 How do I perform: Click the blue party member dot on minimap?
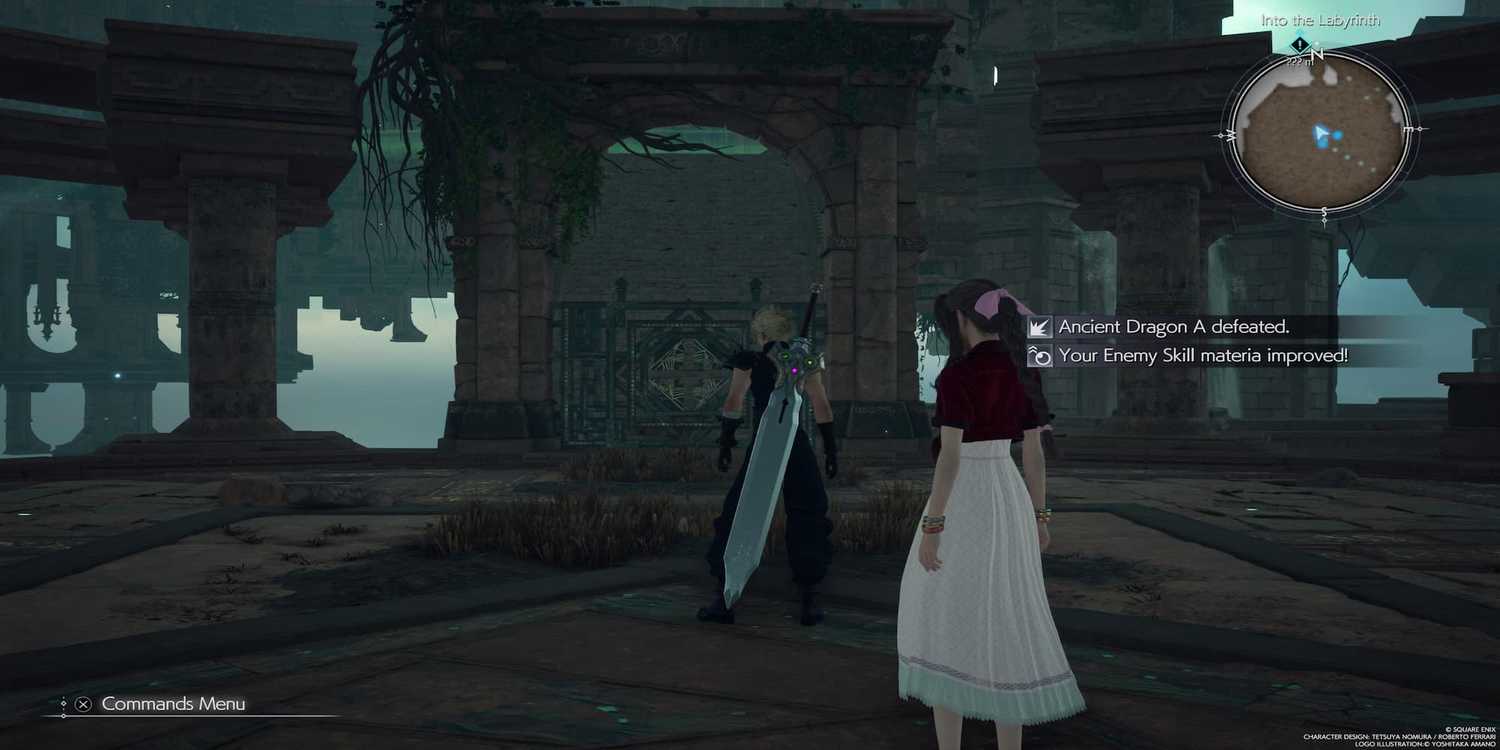tap(1337, 135)
